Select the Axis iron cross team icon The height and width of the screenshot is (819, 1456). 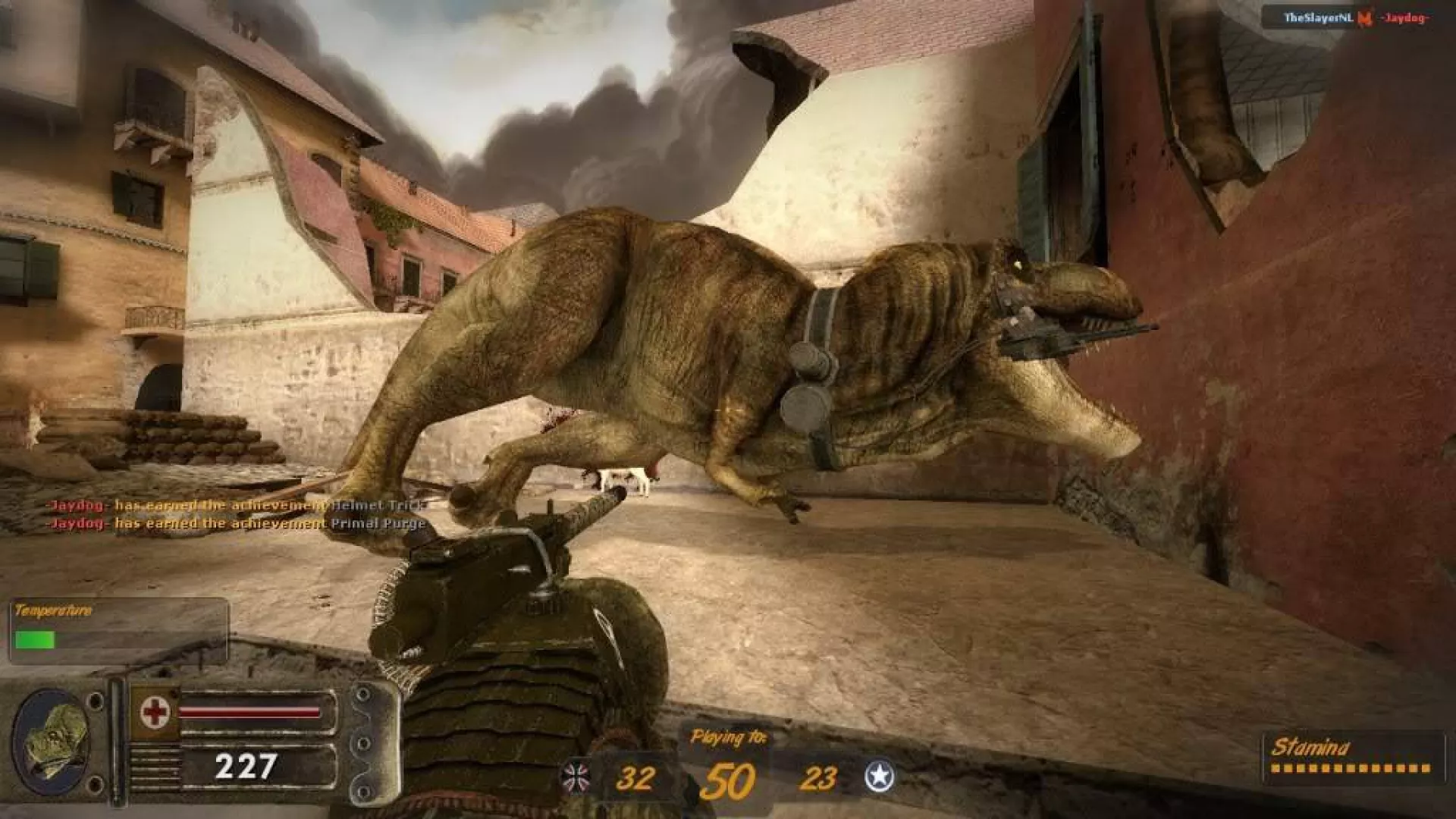pos(575,777)
